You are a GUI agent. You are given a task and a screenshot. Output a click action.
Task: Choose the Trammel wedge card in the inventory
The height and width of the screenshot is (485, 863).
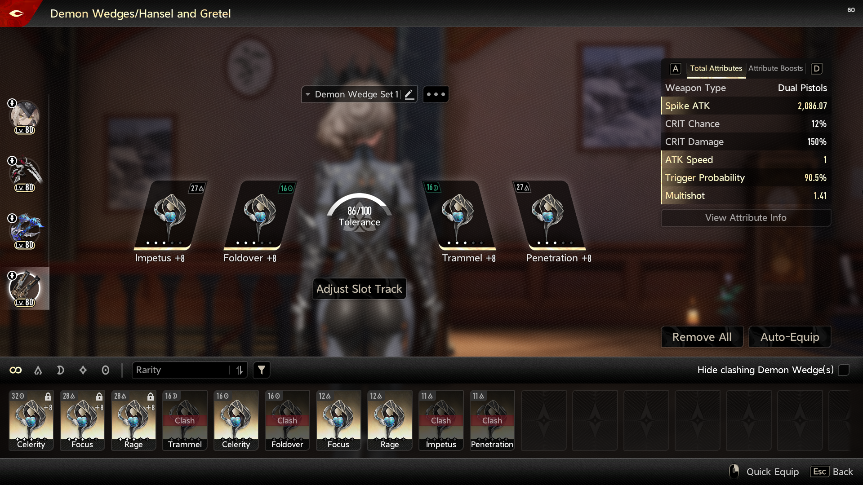(x=185, y=420)
